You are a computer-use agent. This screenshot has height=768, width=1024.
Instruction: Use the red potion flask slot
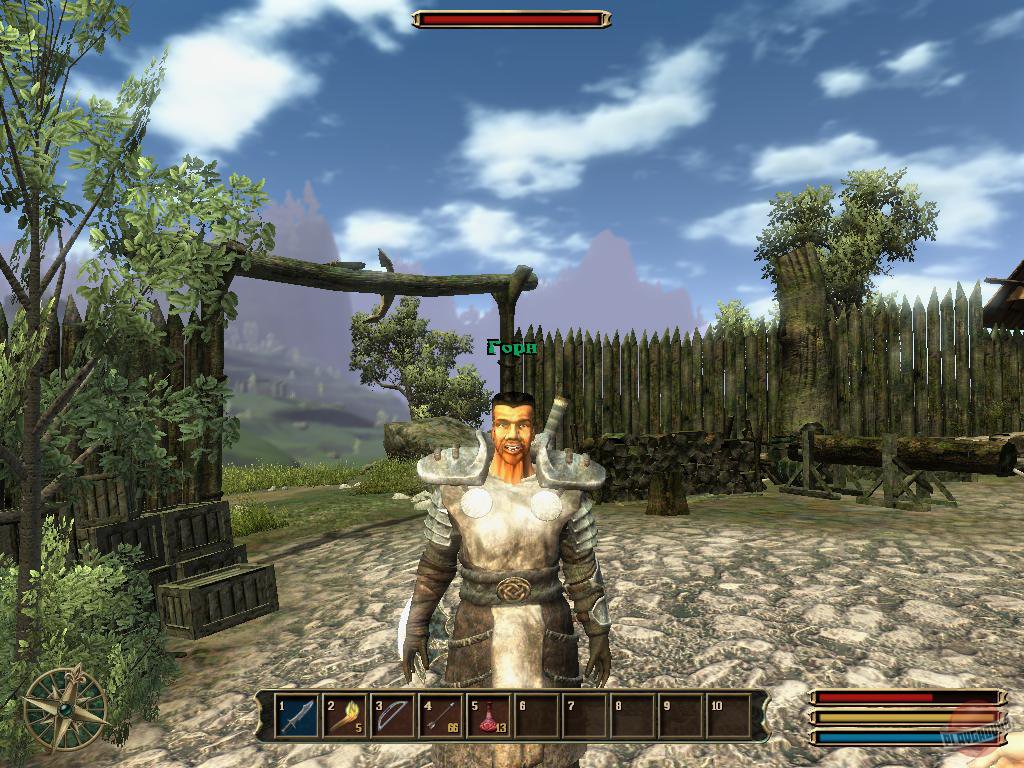[x=489, y=717]
